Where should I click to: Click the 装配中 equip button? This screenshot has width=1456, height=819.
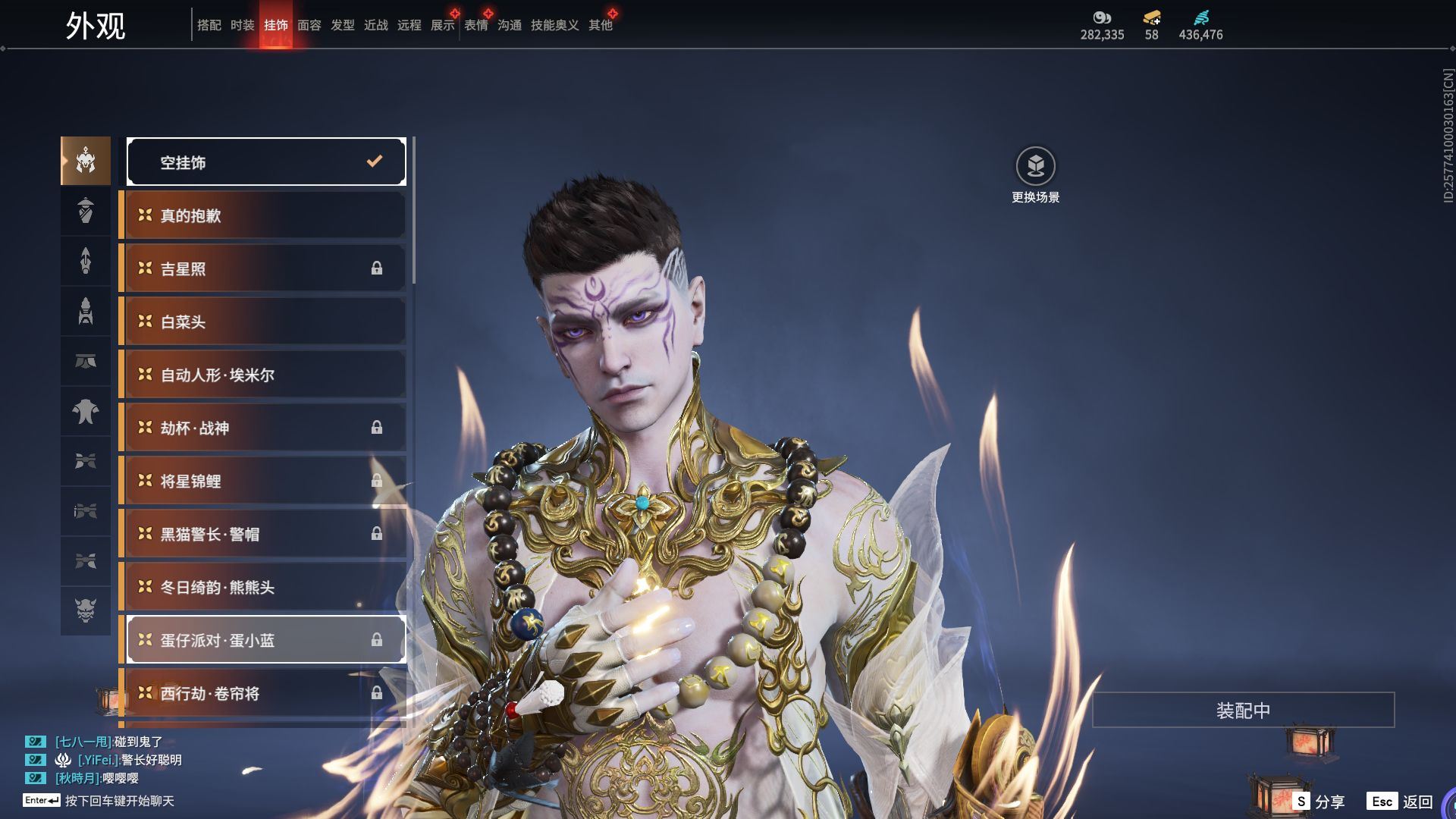pyautogui.click(x=1243, y=710)
